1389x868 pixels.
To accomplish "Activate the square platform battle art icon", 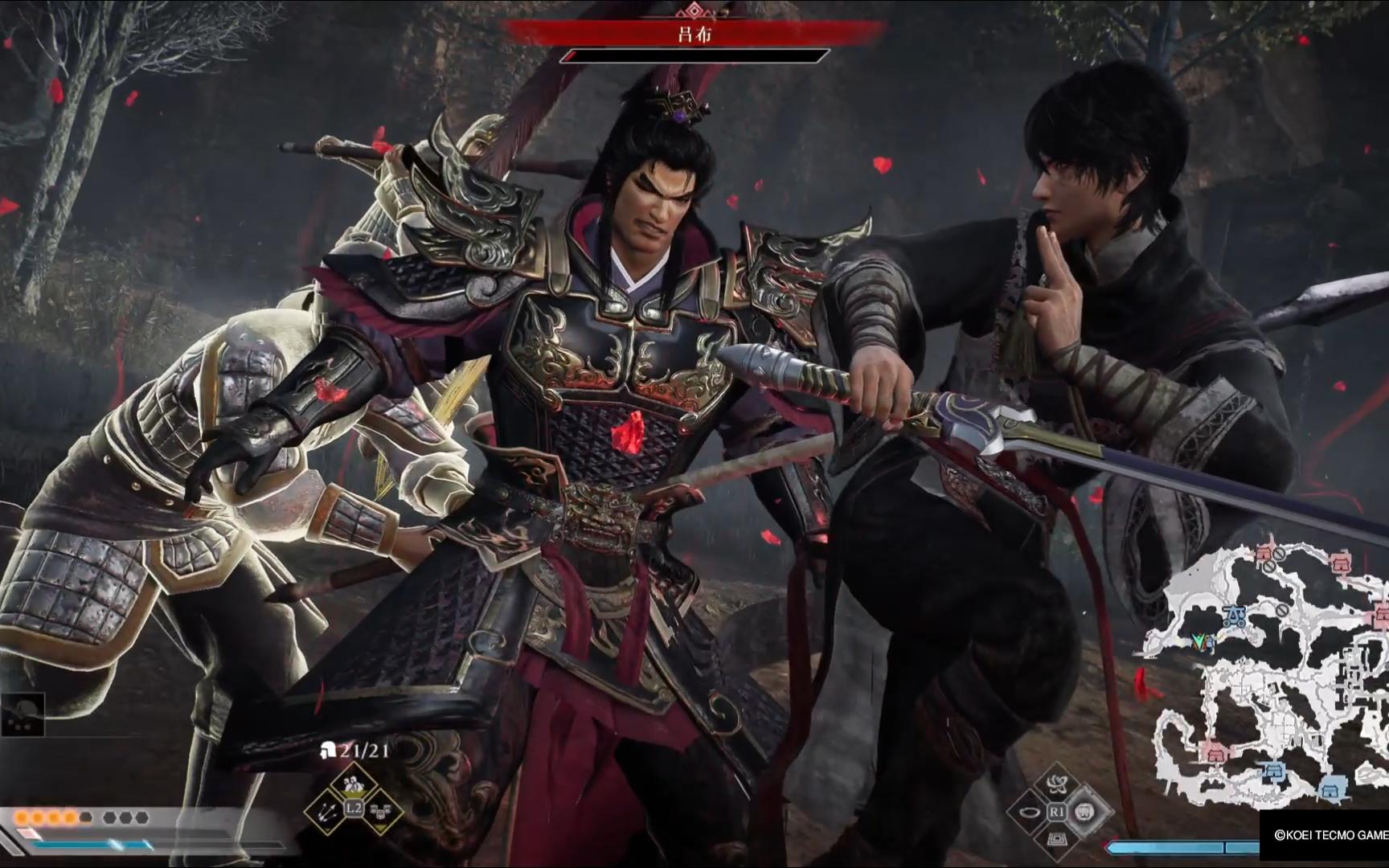I will click(1057, 840).
